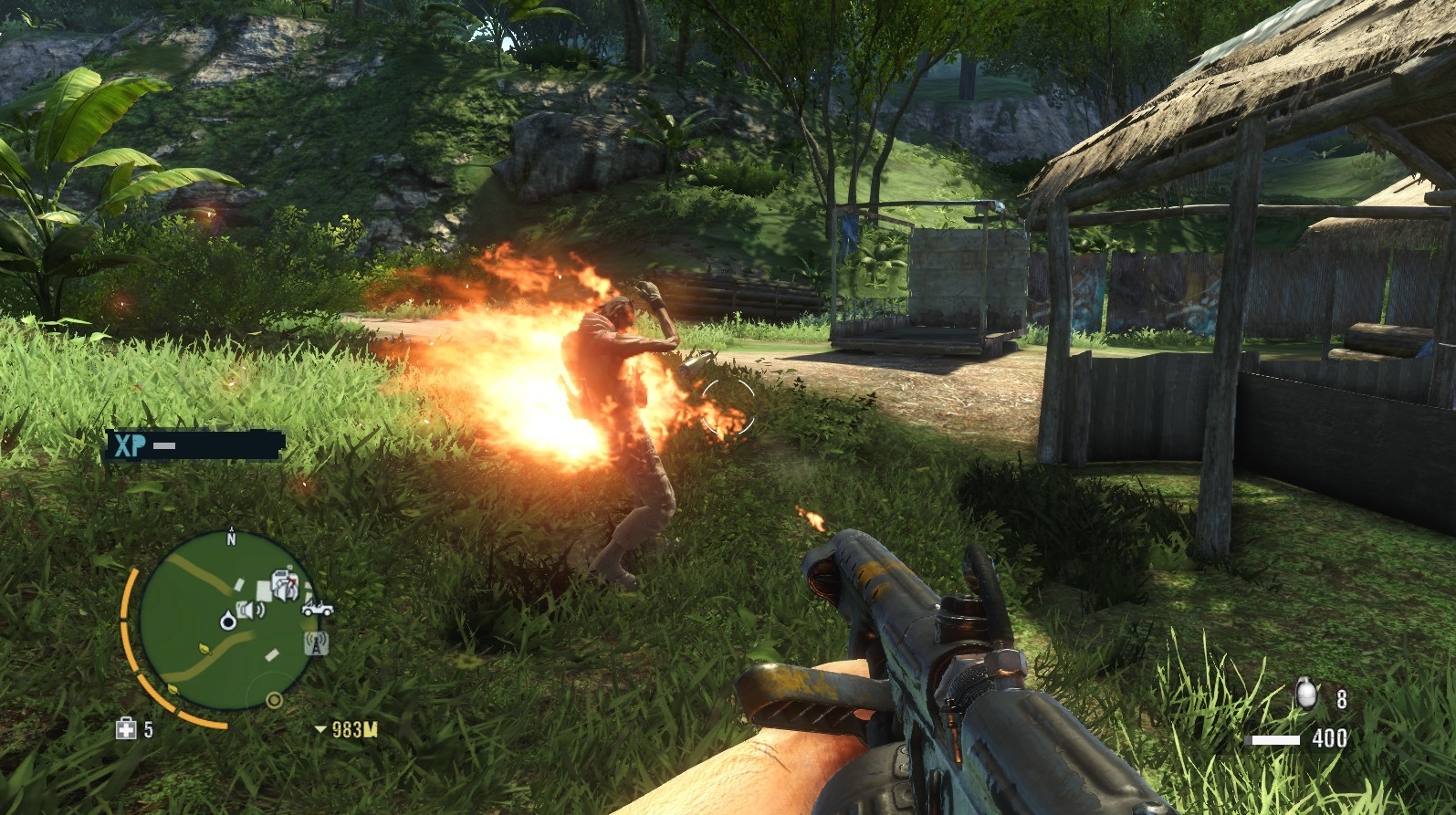Toggle the XP notification banner
Viewport: 1456px width, 815px height.
pyautogui.click(x=193, y=446)
